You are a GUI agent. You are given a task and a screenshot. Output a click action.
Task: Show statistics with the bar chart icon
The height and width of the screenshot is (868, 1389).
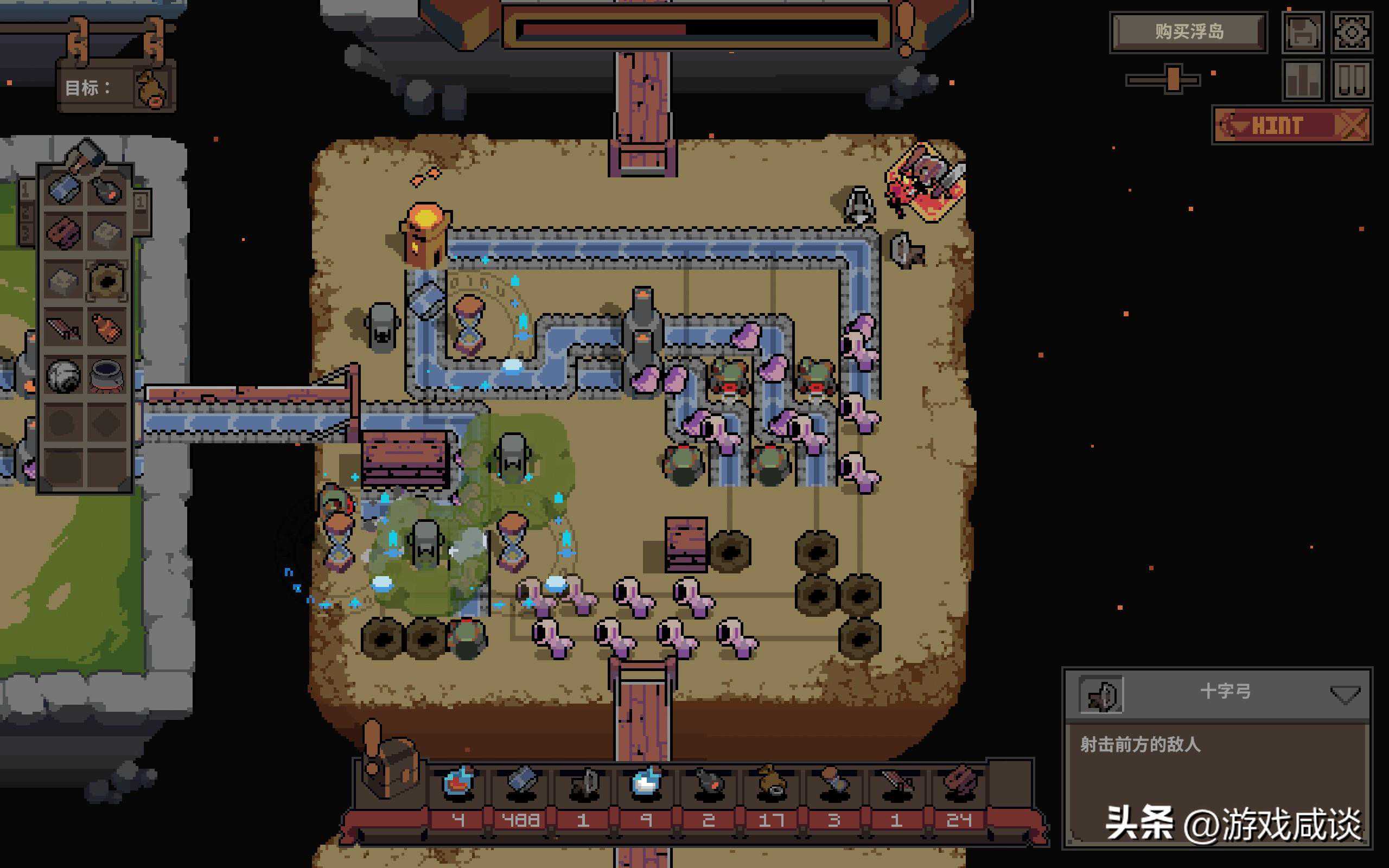click(1303, 80)
